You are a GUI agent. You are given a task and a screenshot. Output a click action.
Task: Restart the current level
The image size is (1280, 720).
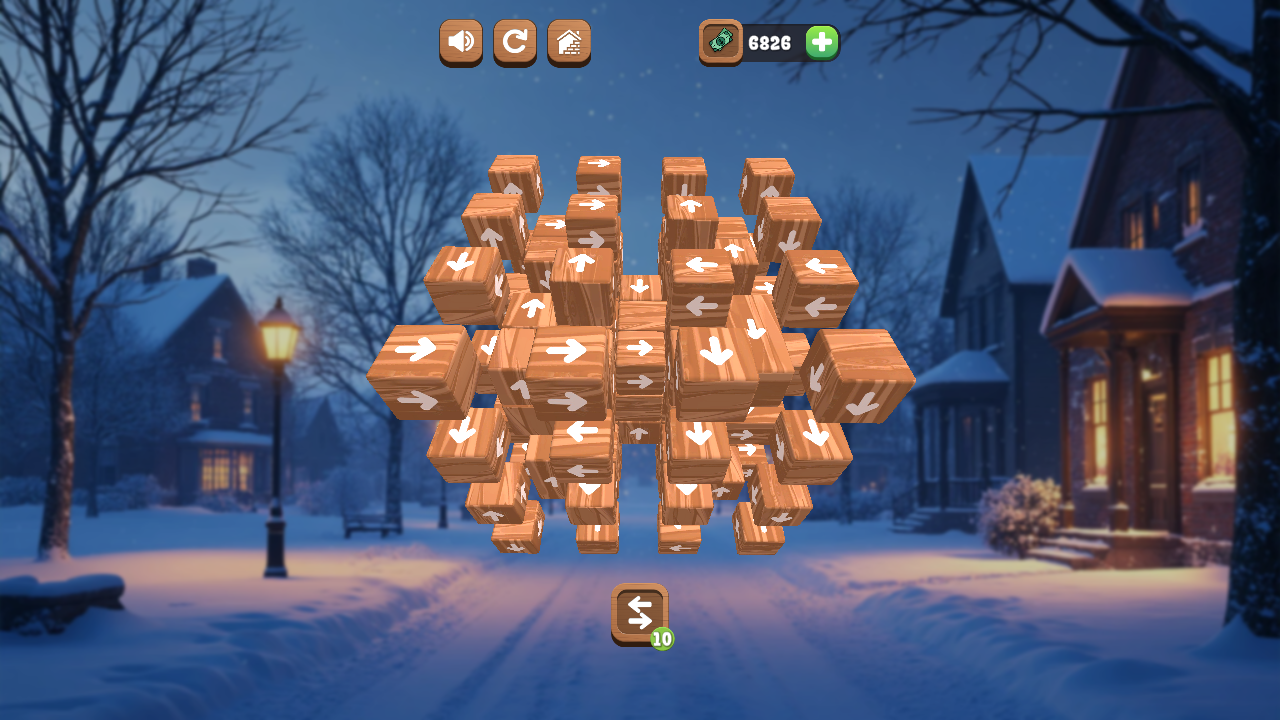(514, 43)
